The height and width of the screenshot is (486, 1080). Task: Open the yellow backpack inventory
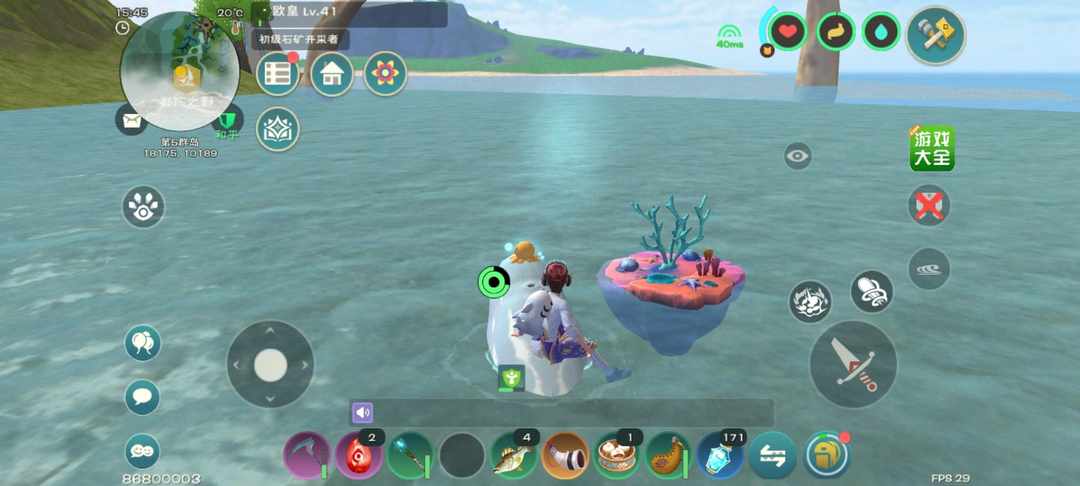point(826,456)
